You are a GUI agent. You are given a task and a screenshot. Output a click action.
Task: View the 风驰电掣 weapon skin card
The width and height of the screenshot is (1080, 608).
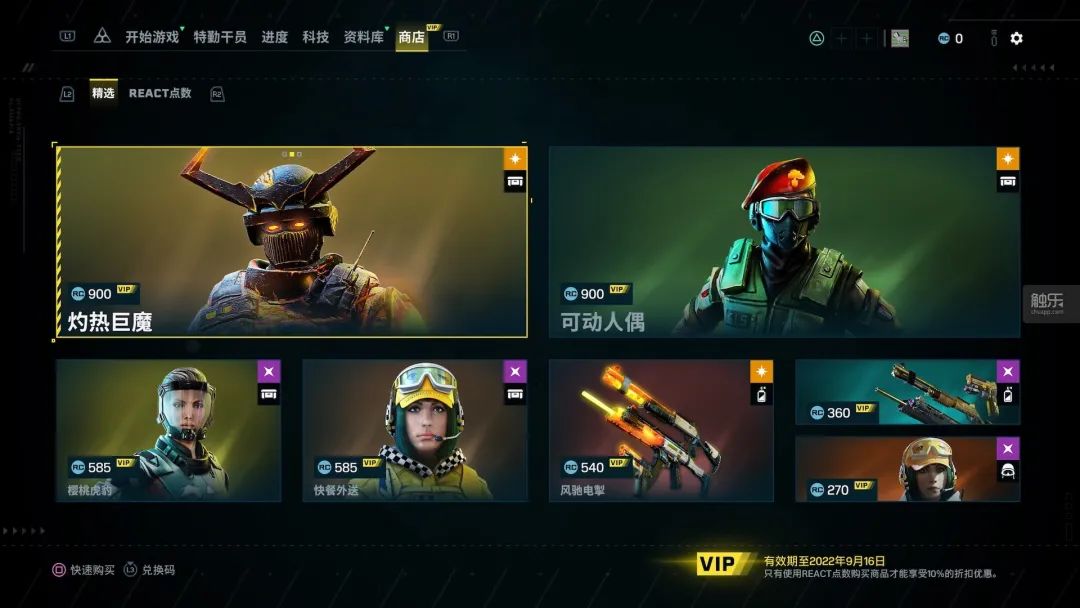[x=661, y=430]
